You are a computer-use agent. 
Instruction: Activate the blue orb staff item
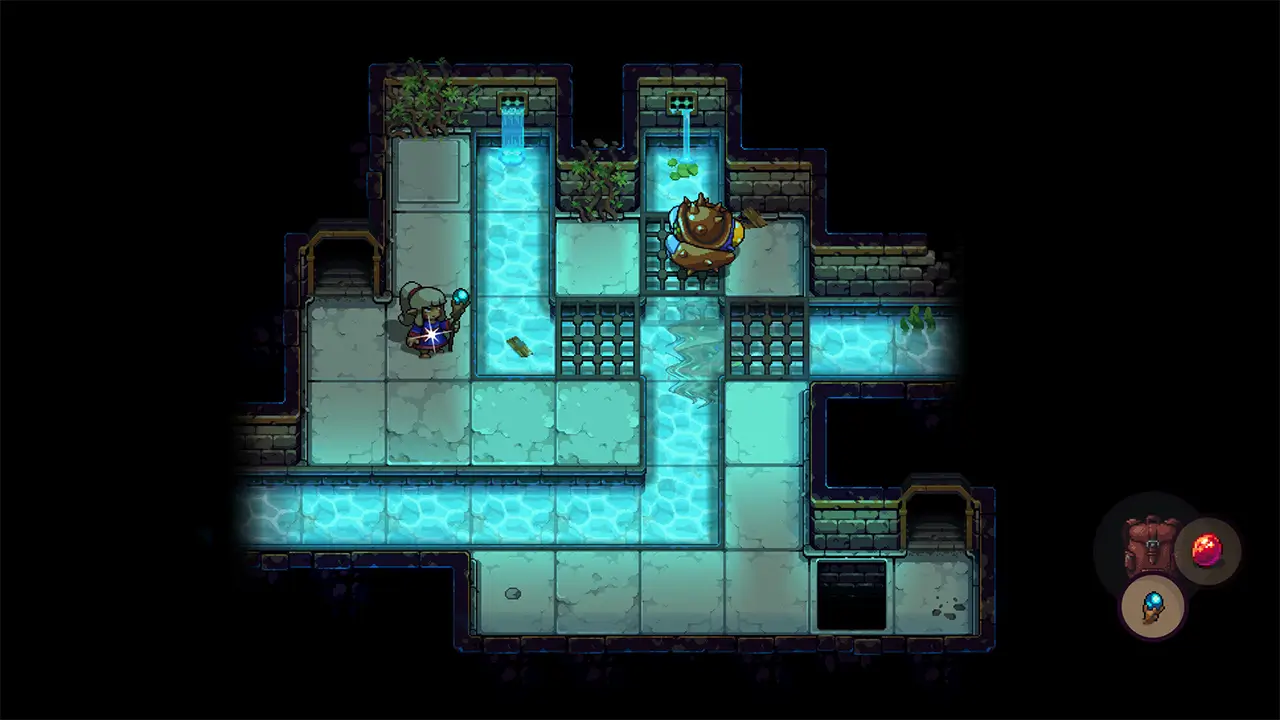[x=1152, y=610]
